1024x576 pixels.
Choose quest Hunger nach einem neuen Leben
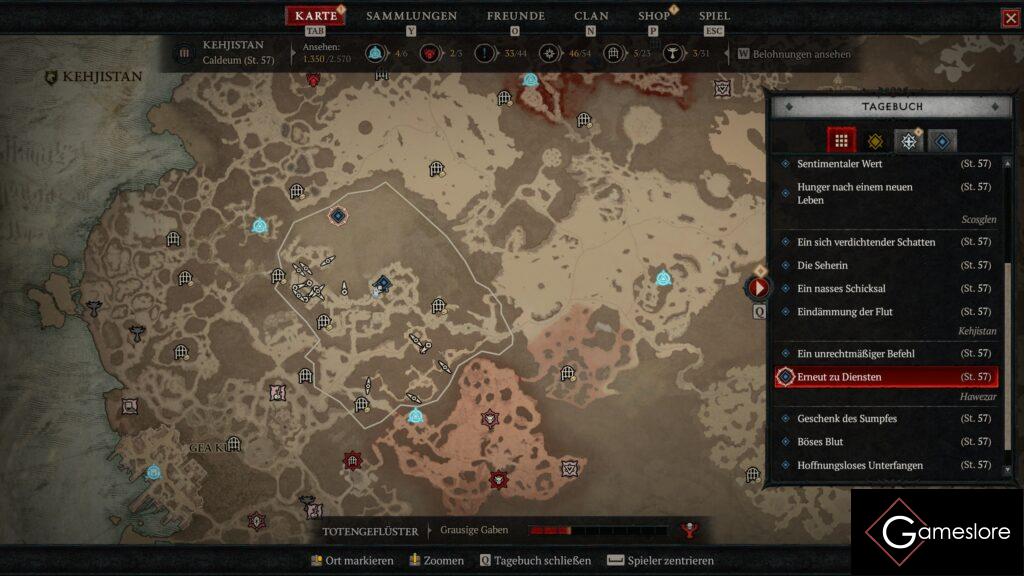pos(855,193)
